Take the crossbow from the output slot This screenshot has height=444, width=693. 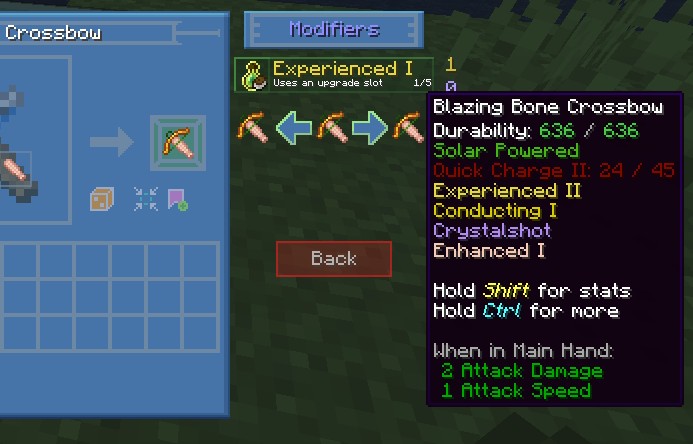(x=179, y=142)
